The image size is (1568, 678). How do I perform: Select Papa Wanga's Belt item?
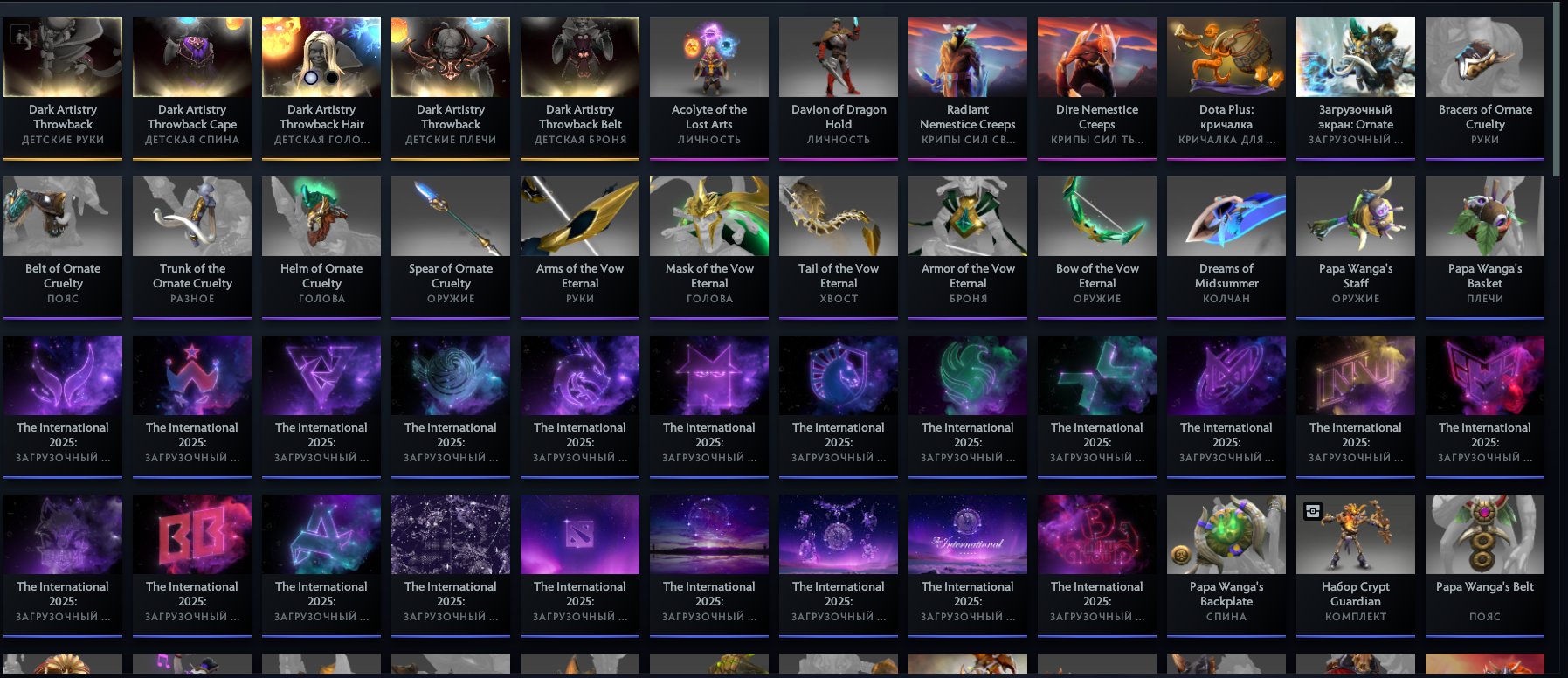click(x=1484, y=534)
